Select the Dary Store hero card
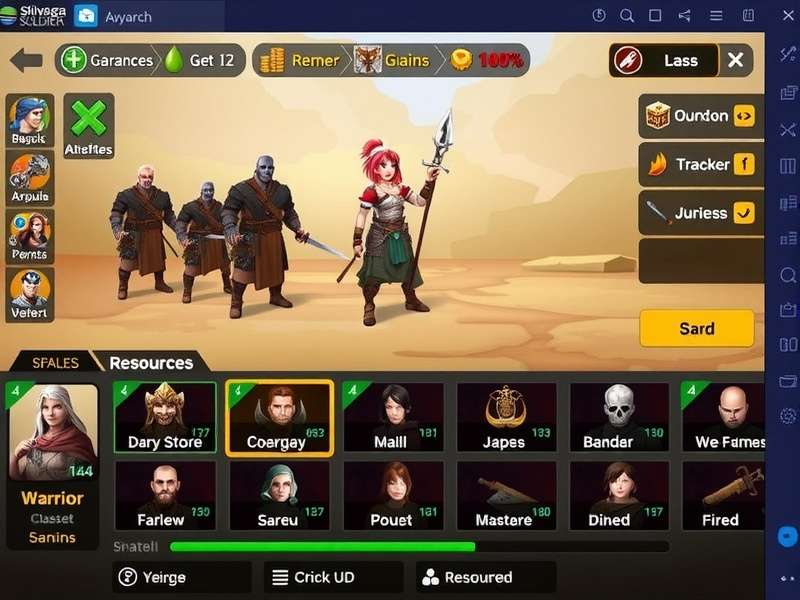Screen dimensions: 800x600 [165, 418]
